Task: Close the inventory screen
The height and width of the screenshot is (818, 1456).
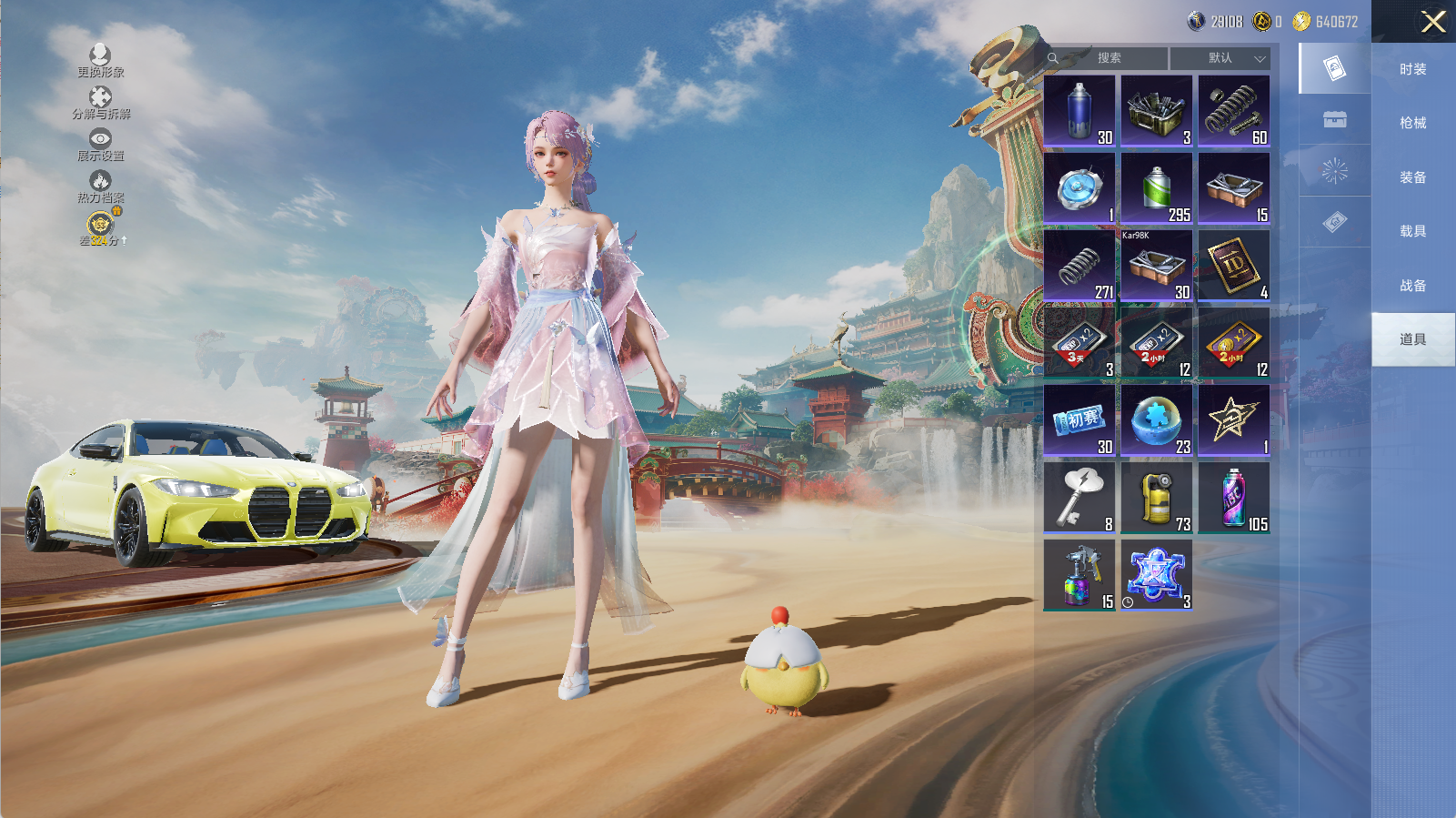Action: (x=1433, y=22)
